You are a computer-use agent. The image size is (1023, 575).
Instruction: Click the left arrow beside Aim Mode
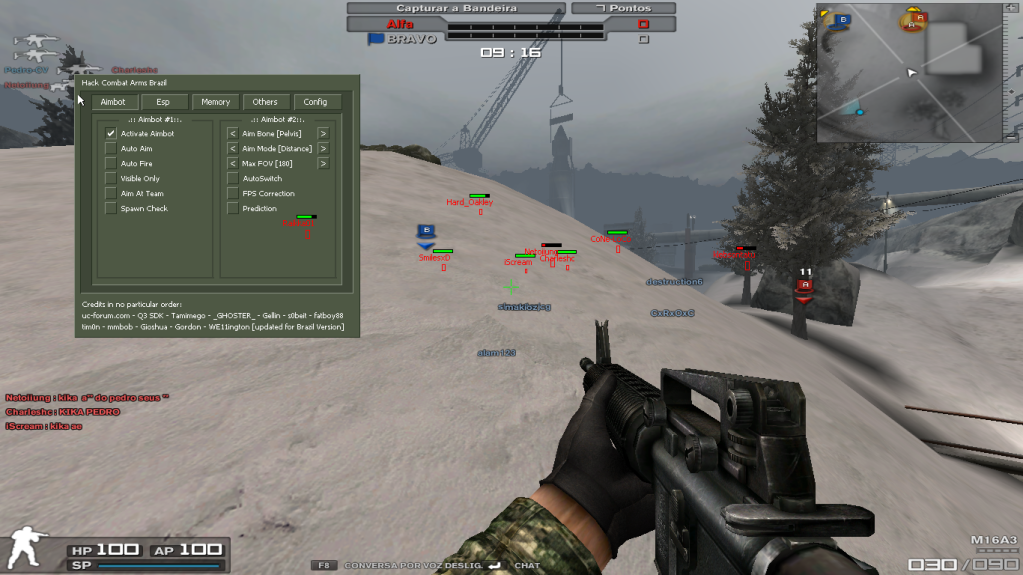pos(233,148)
